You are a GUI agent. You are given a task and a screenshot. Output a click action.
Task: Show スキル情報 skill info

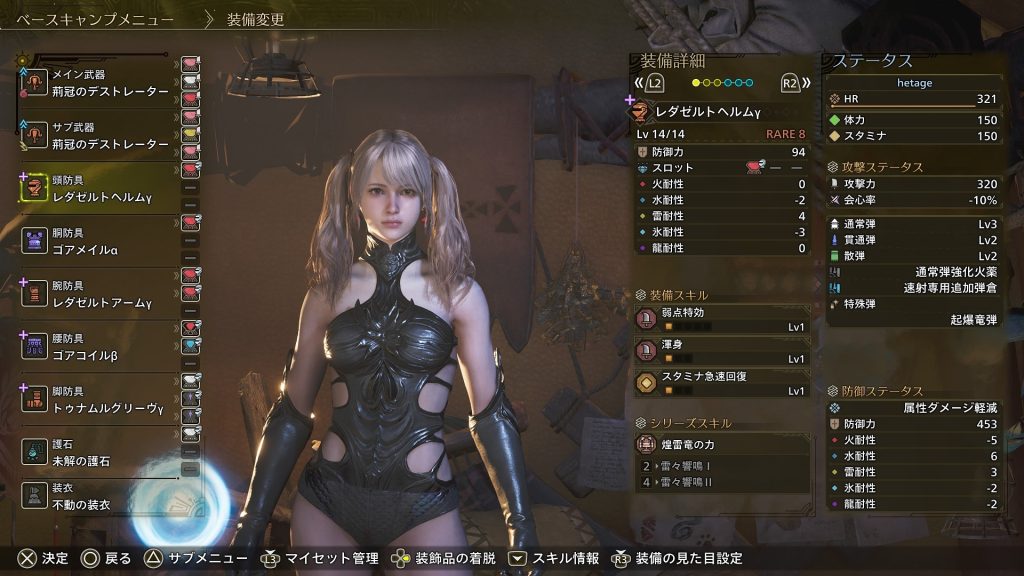[555, 558]
